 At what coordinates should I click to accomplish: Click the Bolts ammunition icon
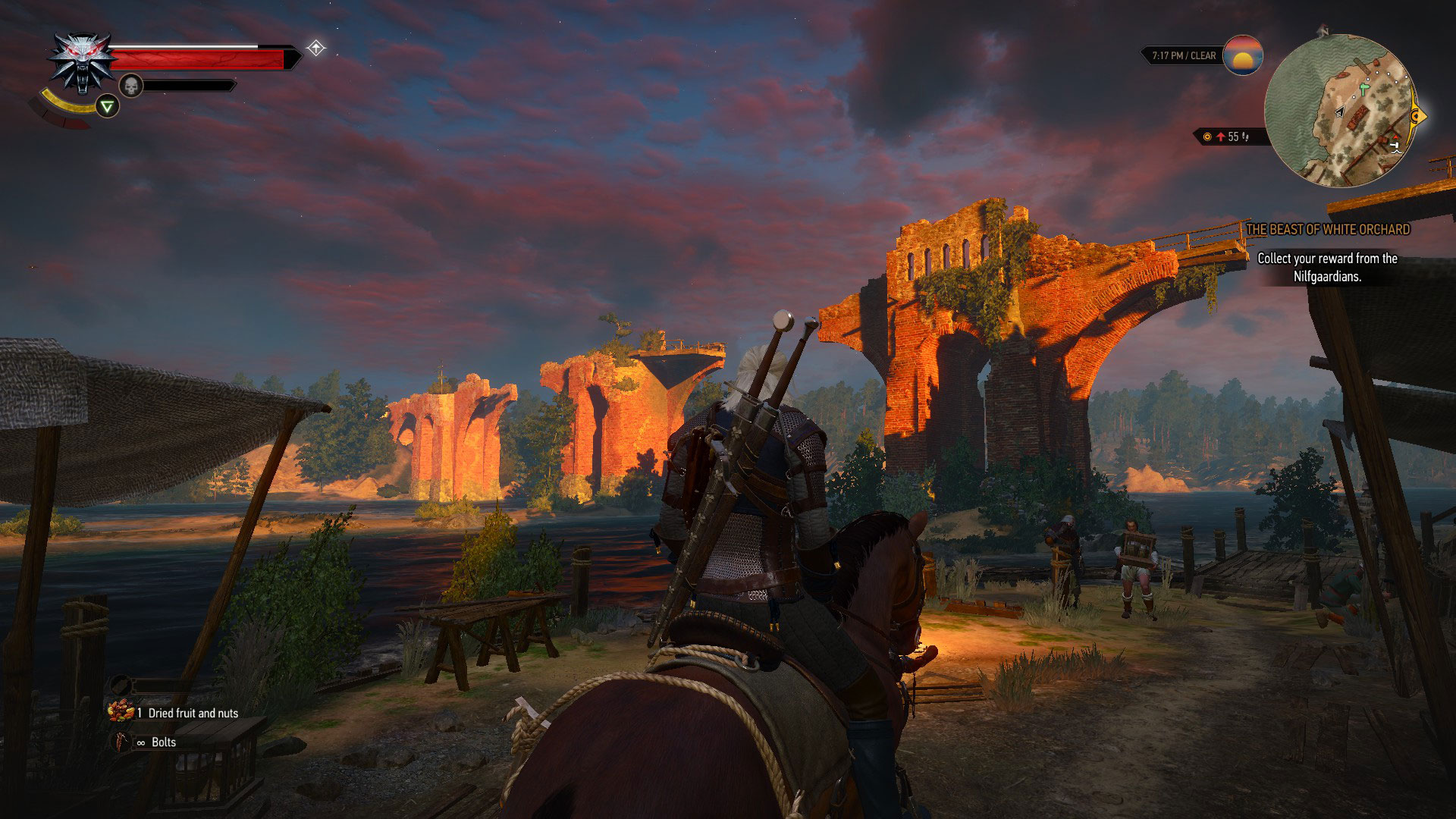[x=121, y=742]
